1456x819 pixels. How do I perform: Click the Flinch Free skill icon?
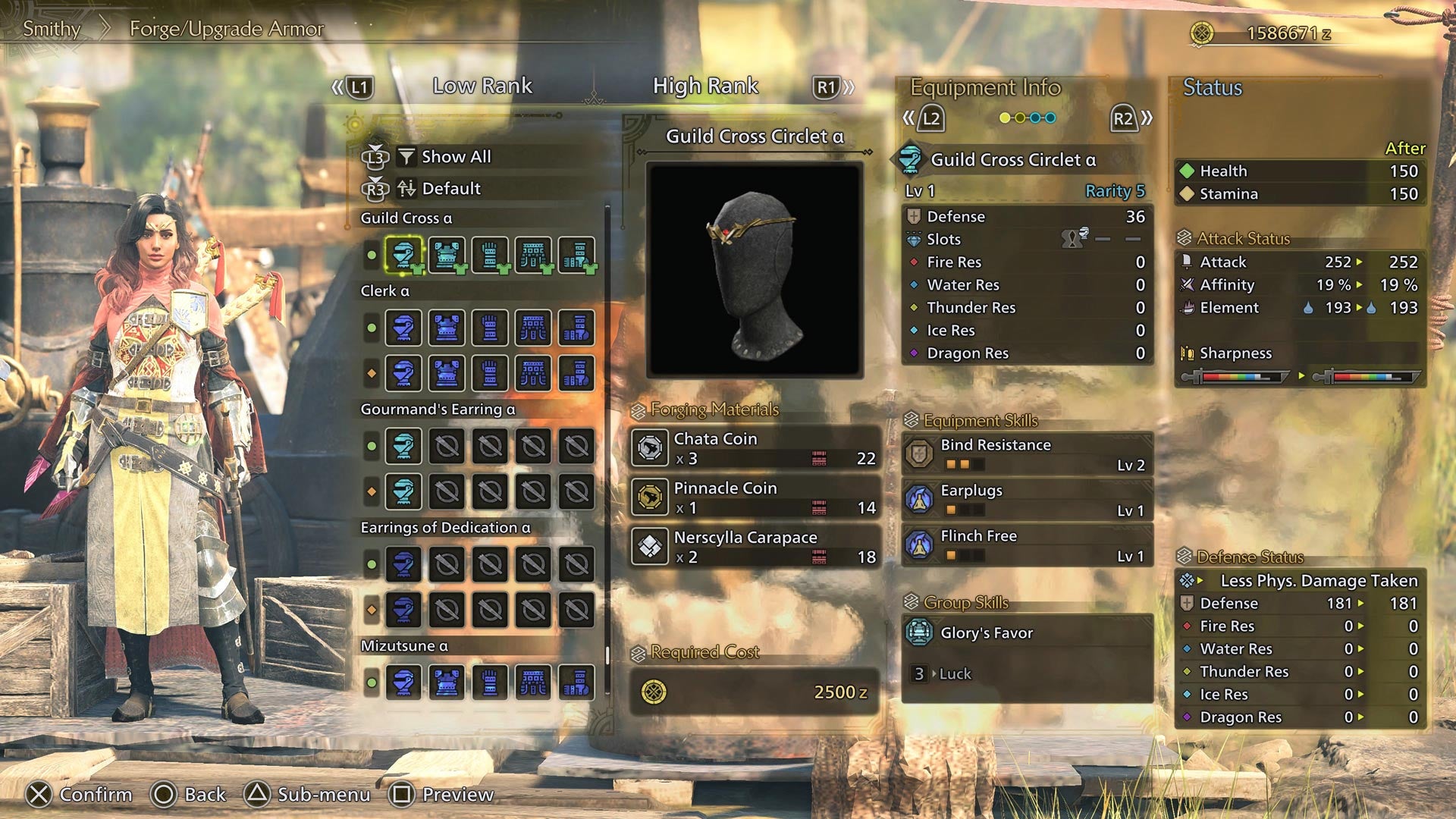click(x=920, y=544)
